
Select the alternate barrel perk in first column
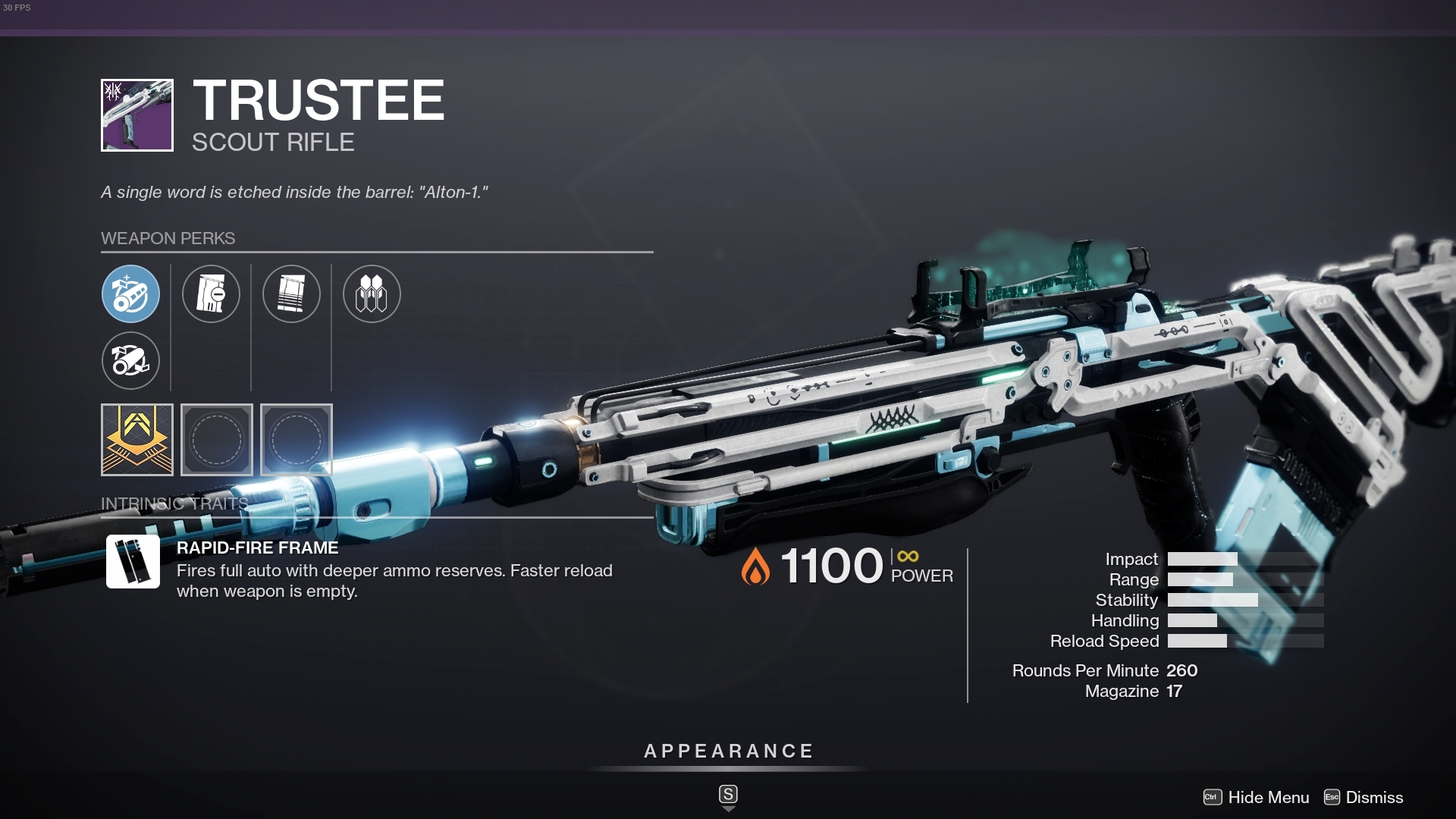[x=130, y=361]
